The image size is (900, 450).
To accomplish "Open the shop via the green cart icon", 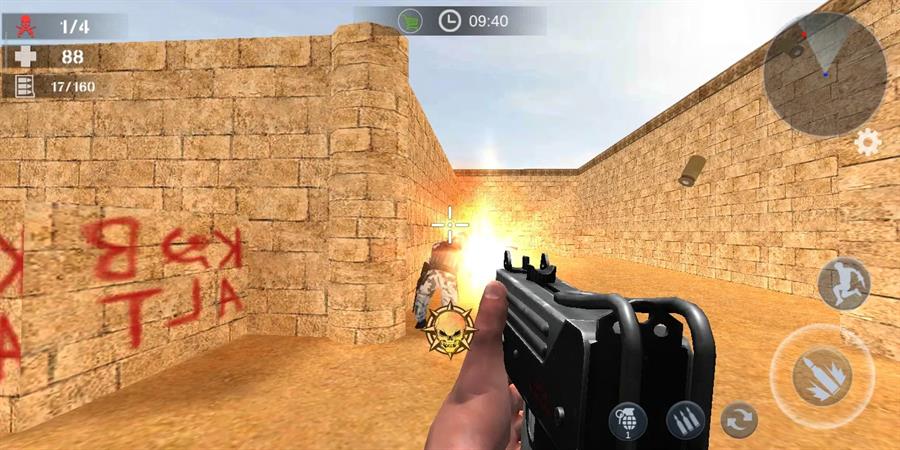I will pyautogui.click(x=410, y=20).
